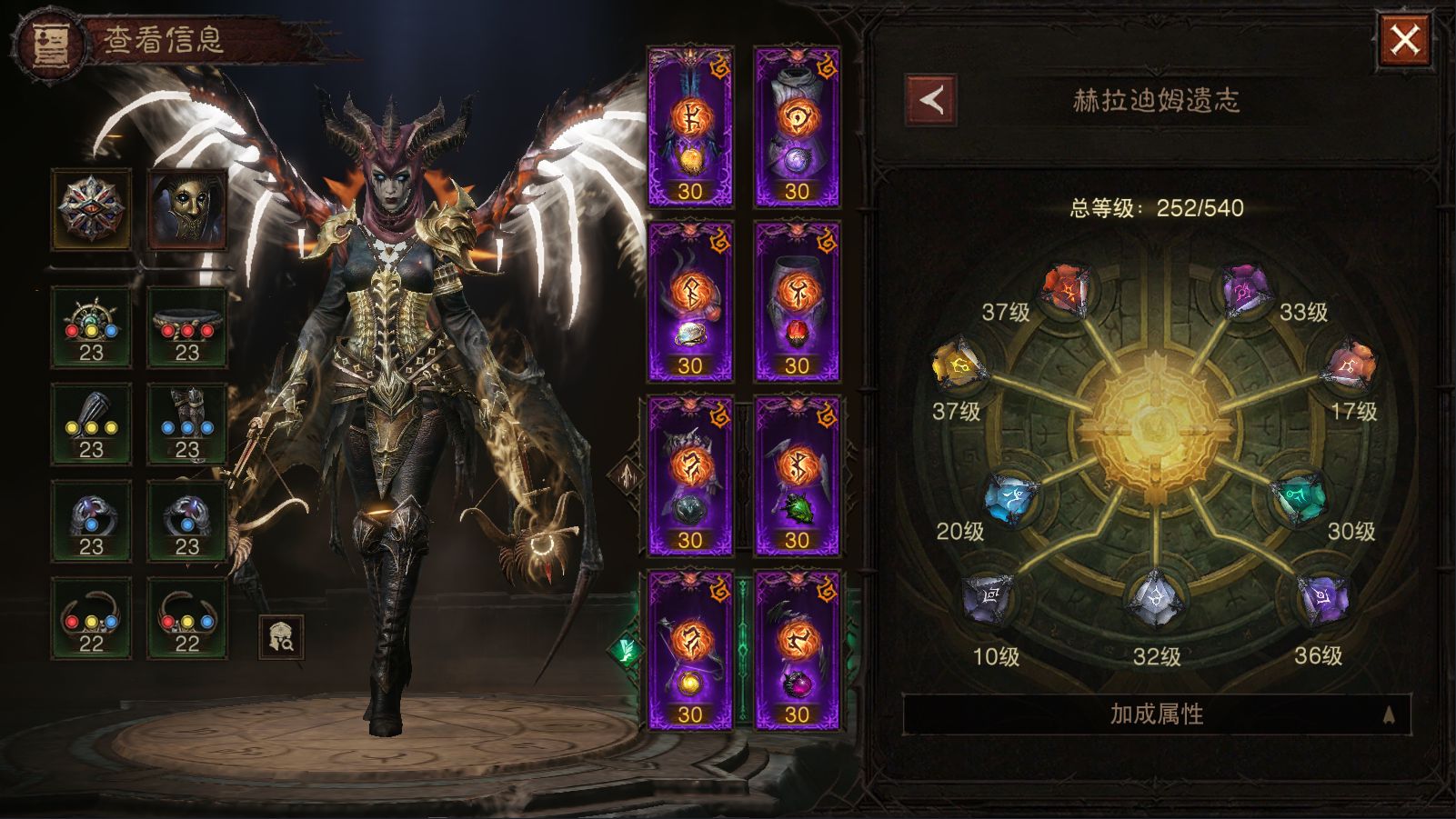
Task: Open the 查看信息 scroll menu icon
Action: tap(48, 45)
